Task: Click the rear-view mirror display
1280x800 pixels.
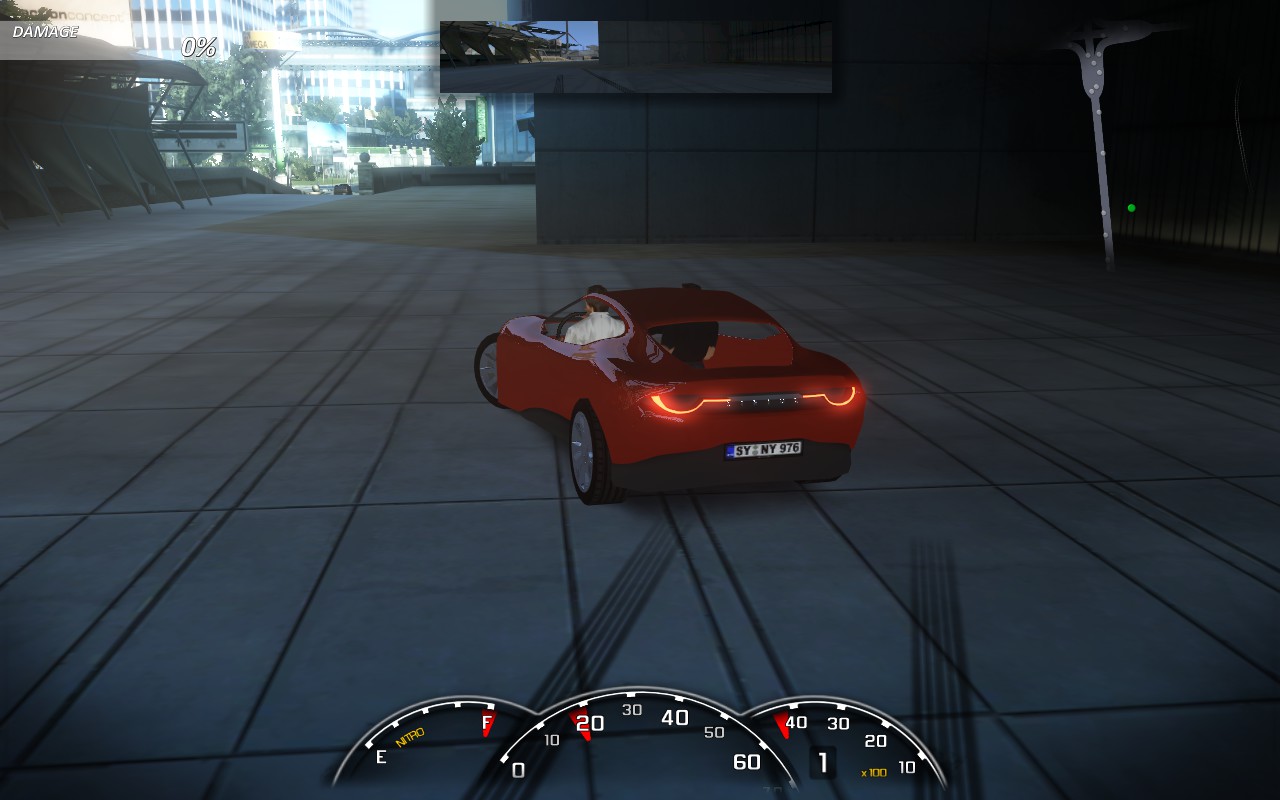Action: point(636,57)
